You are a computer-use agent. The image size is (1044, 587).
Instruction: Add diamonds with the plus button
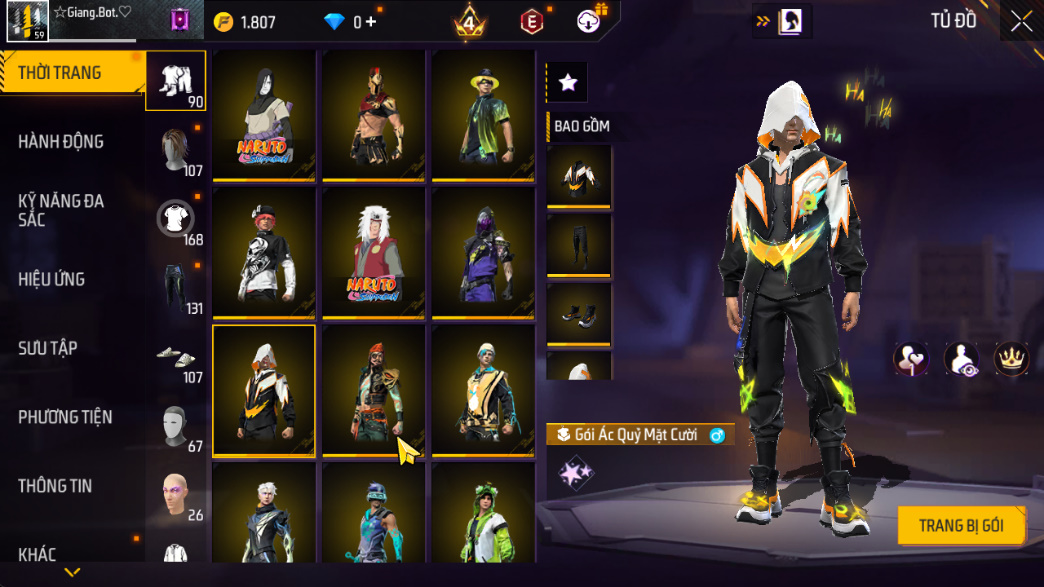[x=371, y=22]
